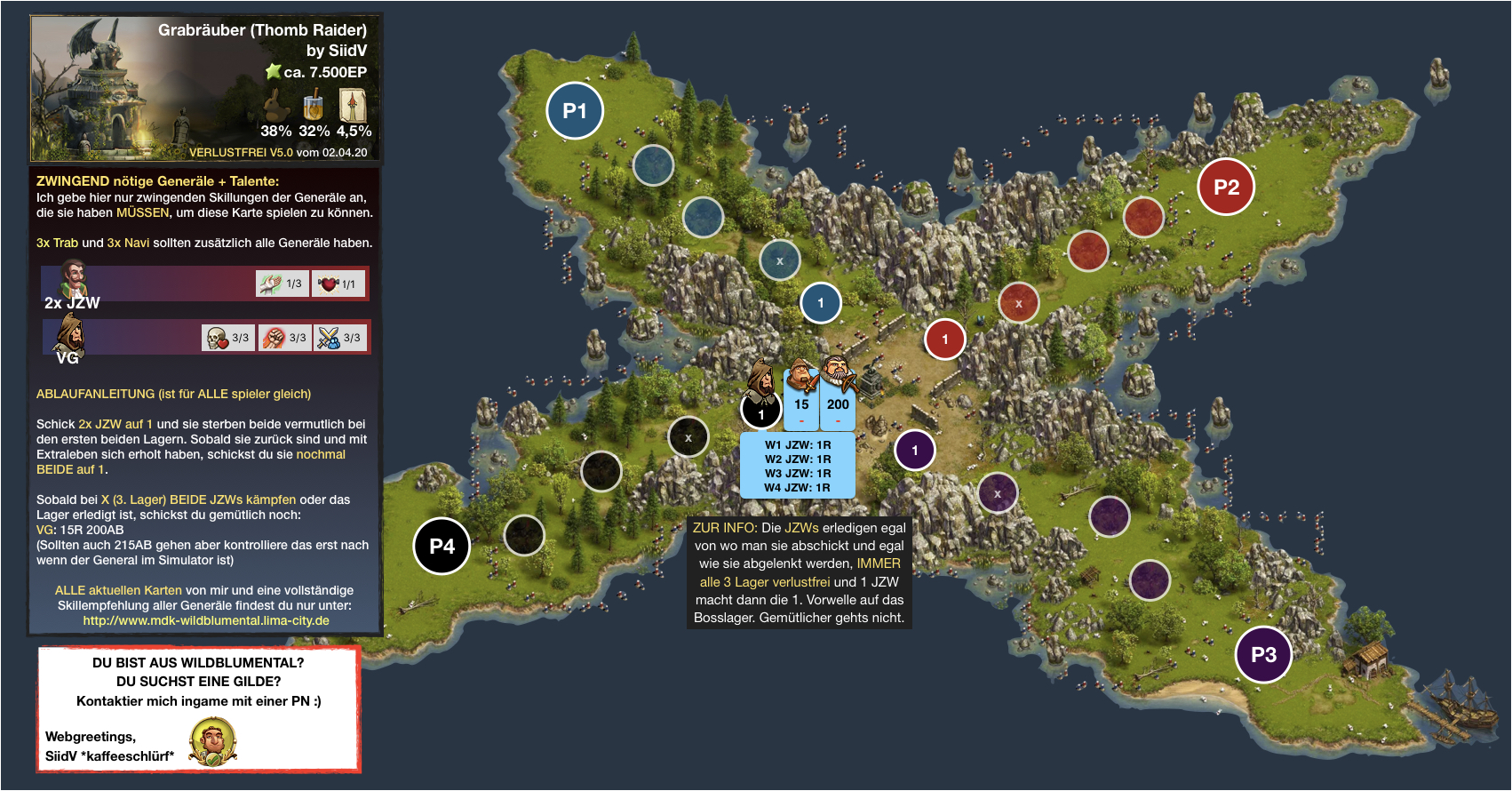The height and width of the screenshot is (791, 1512).
Task: Select the blue camp marker with an x
Action: pyautogui.click(x=780, y=260)
